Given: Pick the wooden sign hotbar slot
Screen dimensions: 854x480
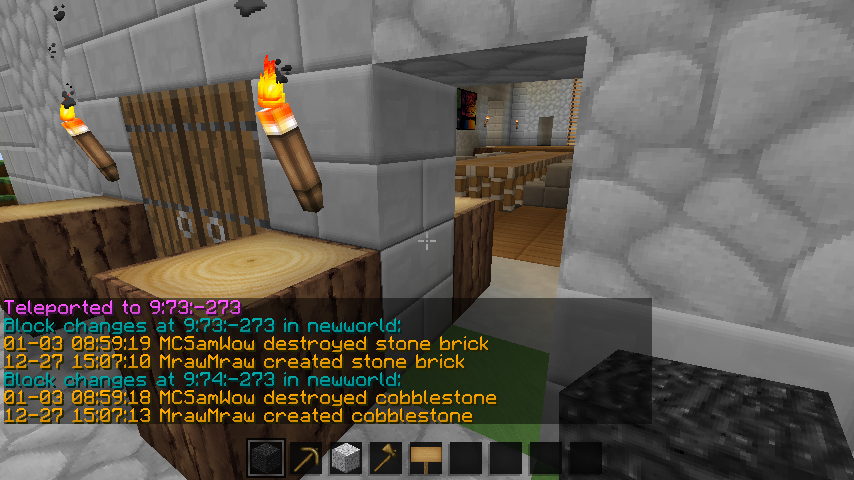Looking at the screenshot, I should pyautogui.click(x=426, y=459).
